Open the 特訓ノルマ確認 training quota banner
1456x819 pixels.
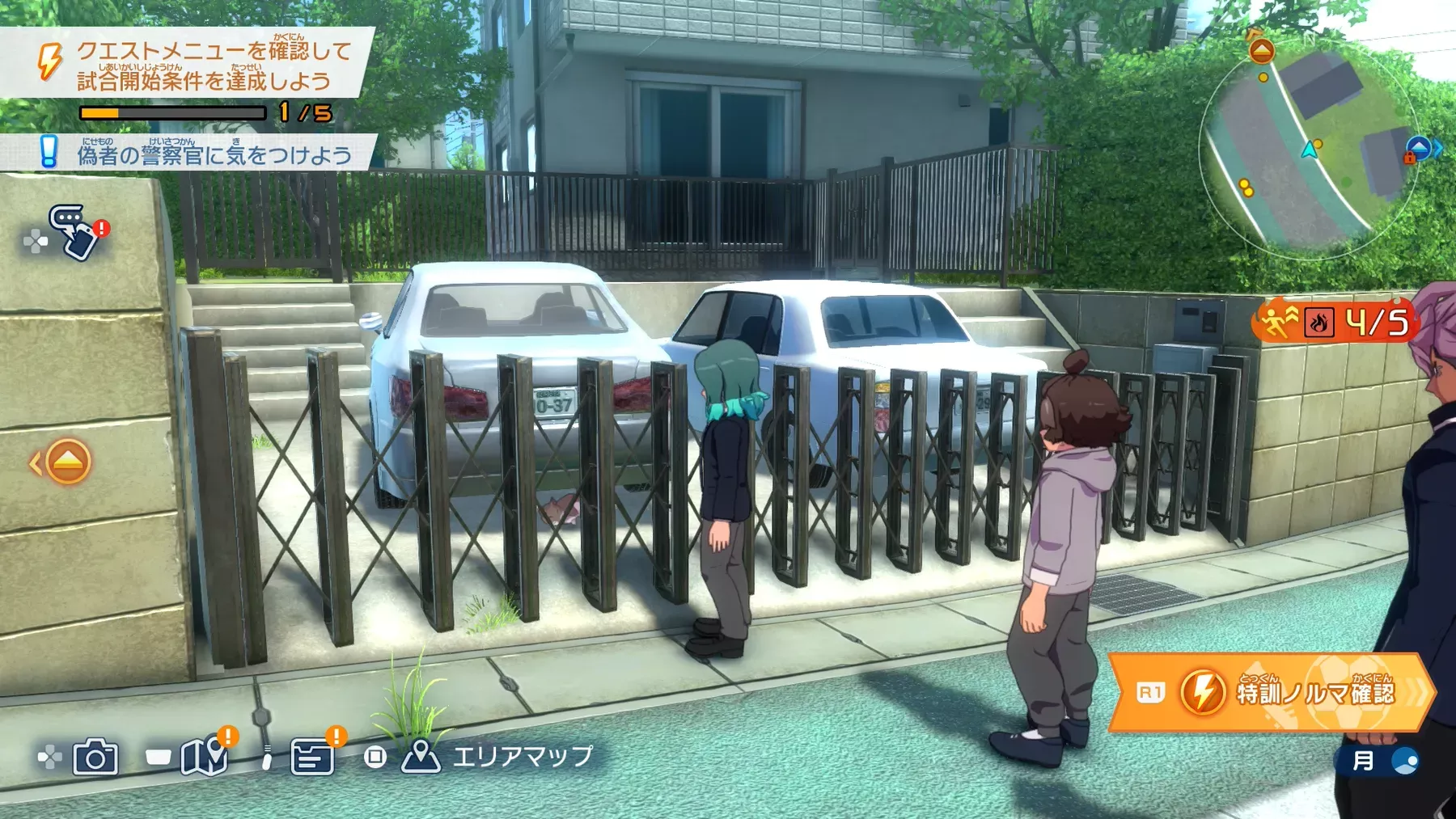(x=1270, y=692)
